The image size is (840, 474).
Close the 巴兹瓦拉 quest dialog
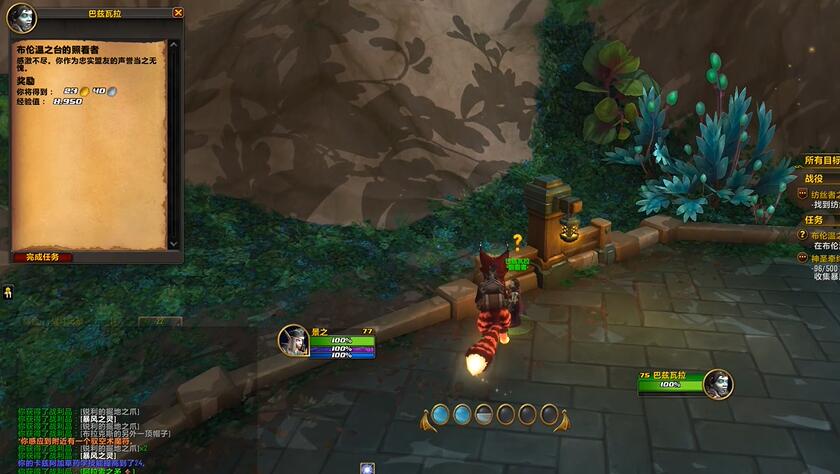pyautogui.click(x=178, y=13)
